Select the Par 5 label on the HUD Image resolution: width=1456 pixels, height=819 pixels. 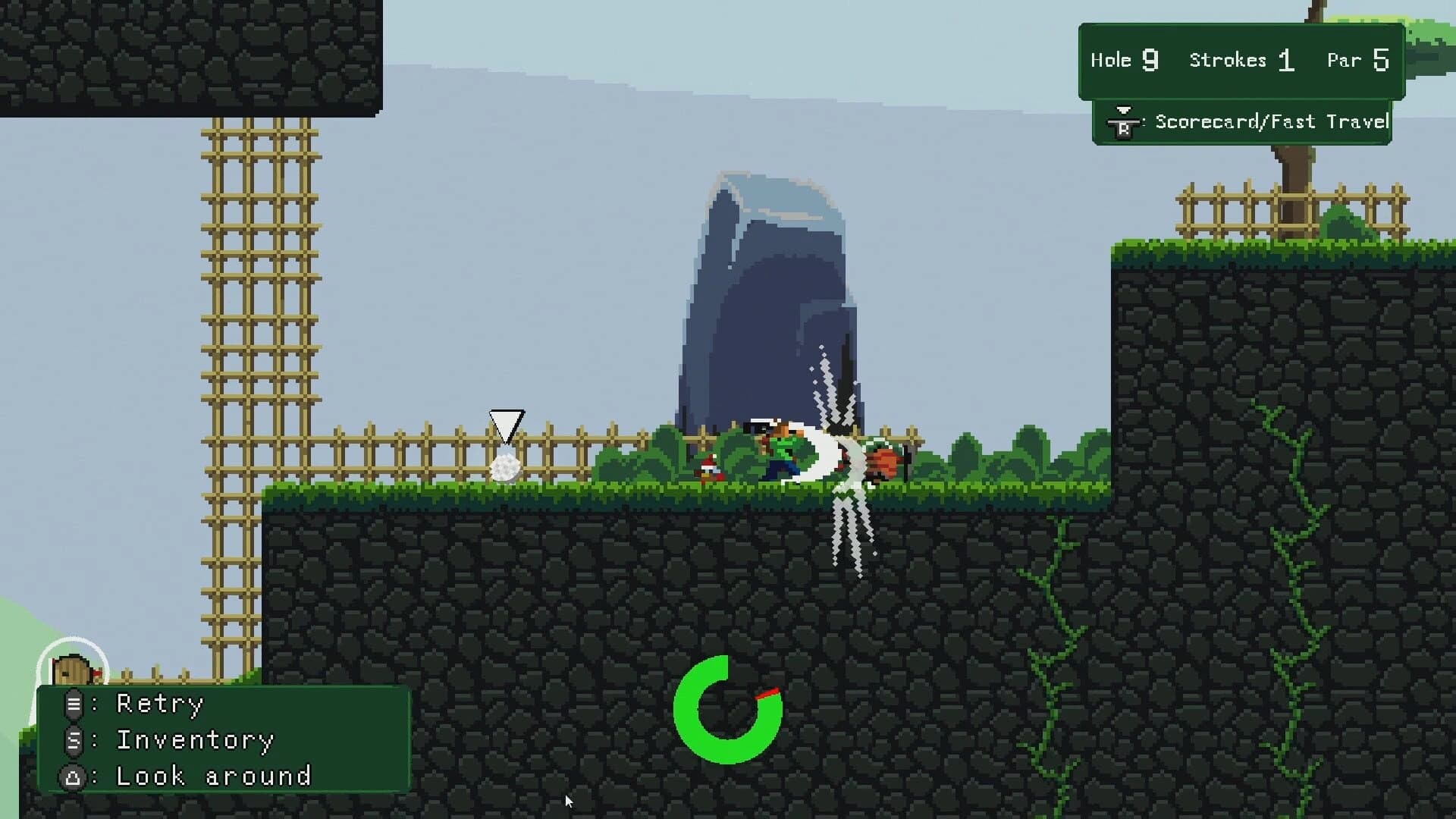tap(1357, 59)
